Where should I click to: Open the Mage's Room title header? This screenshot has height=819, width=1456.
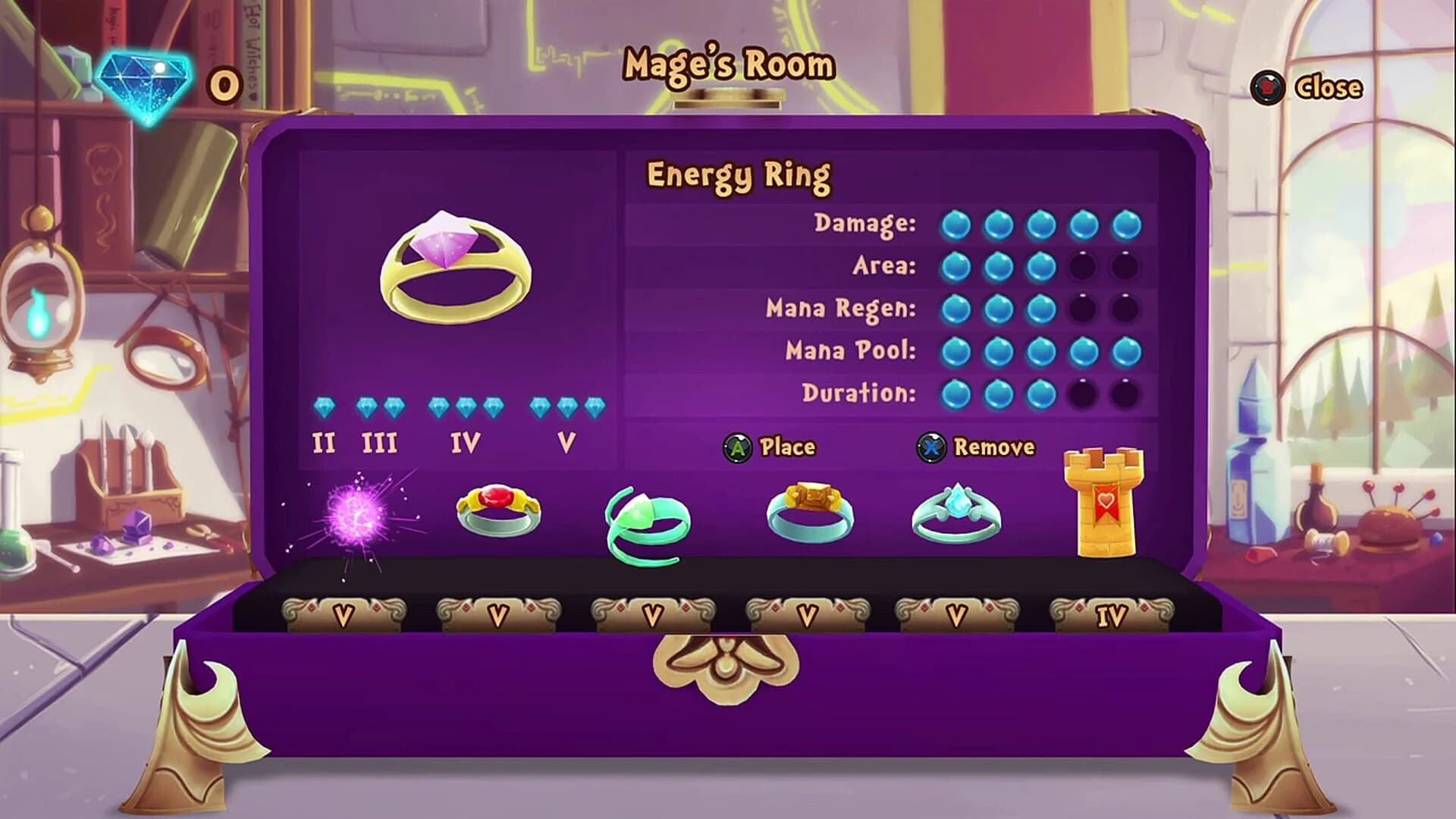pos(726,65)
